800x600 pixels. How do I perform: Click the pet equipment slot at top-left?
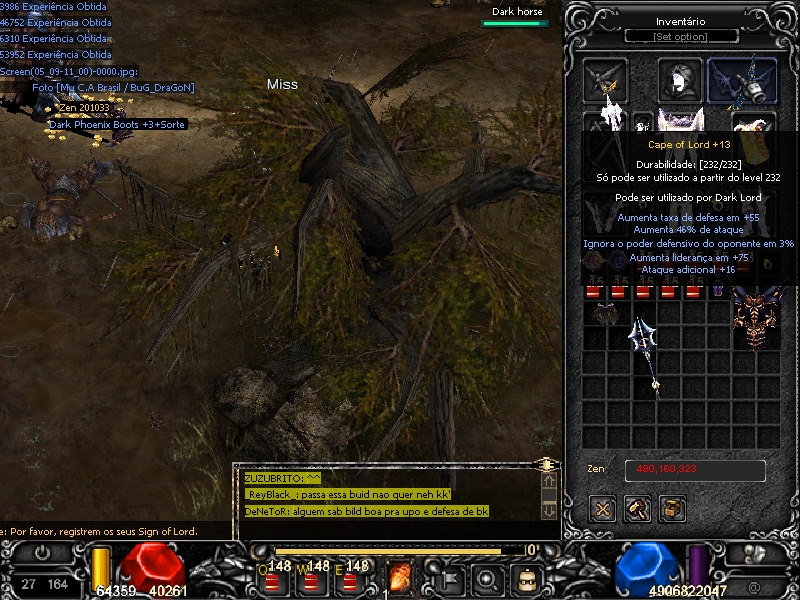pyautogui.click(x=606, y=80)
